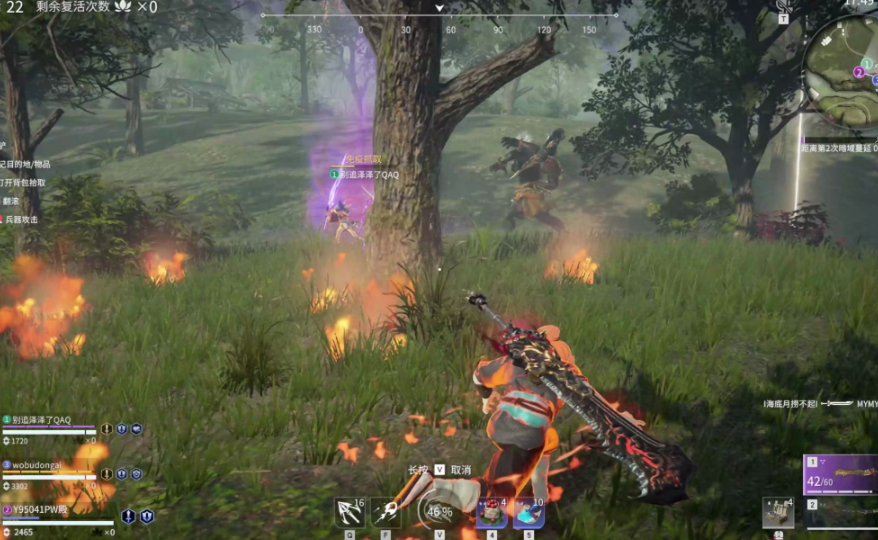Viewport: 878px width, 540px height.
Task: Select teammate 别追泽泽了QAQ in the squad list
Action: pyautogui.click(x=40, y=420)
